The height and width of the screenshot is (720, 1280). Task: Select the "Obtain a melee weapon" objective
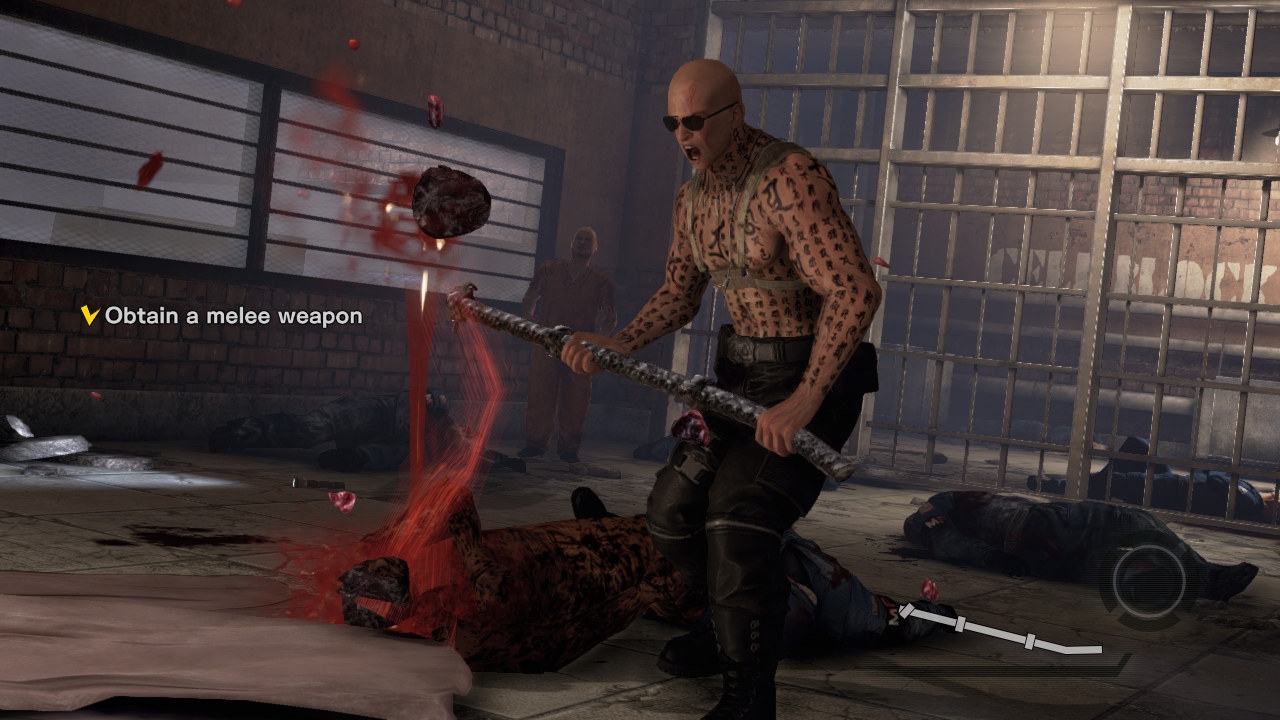point(232,316)
